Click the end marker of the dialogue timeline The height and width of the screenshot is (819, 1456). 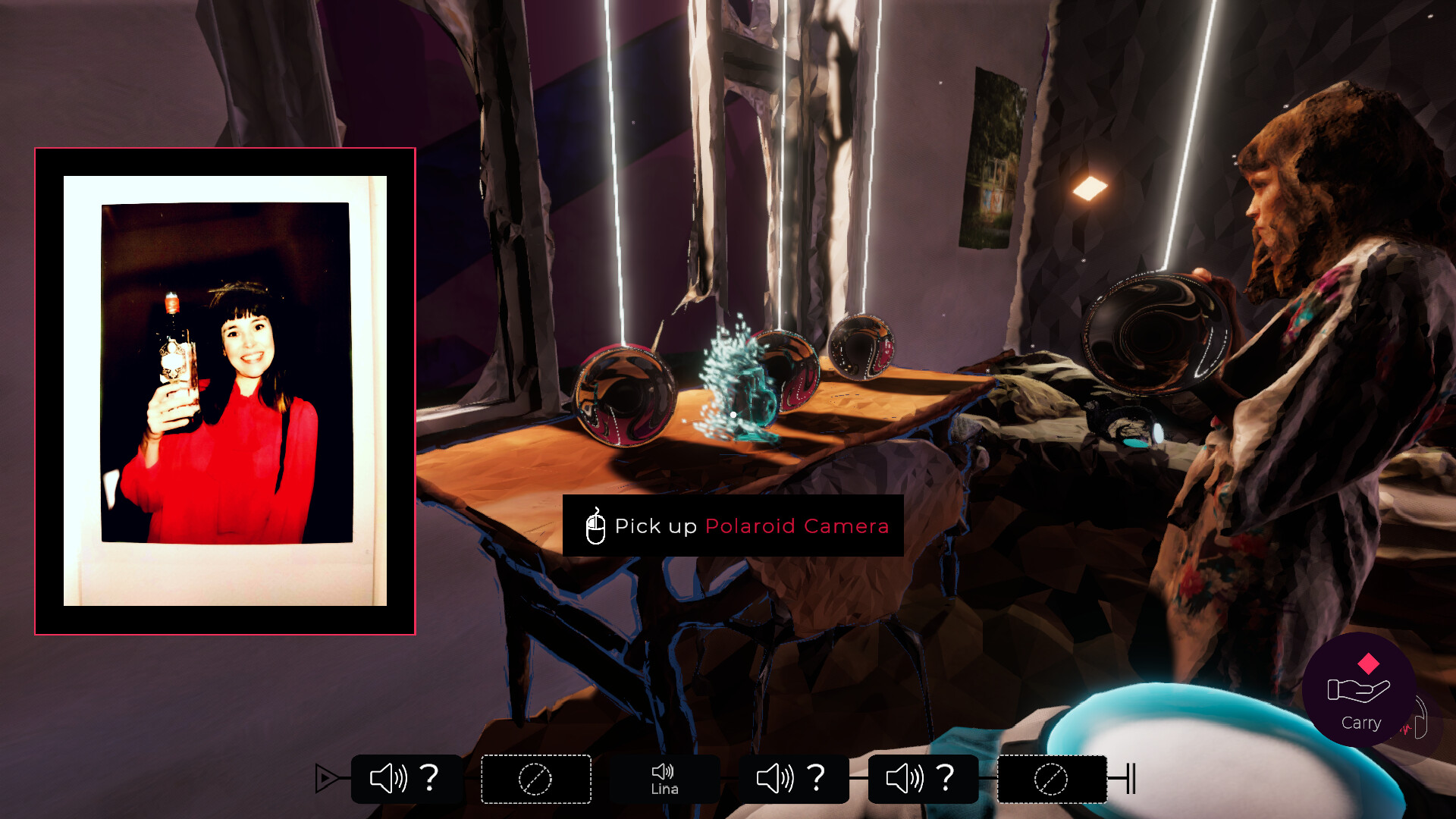point(1131,777)
